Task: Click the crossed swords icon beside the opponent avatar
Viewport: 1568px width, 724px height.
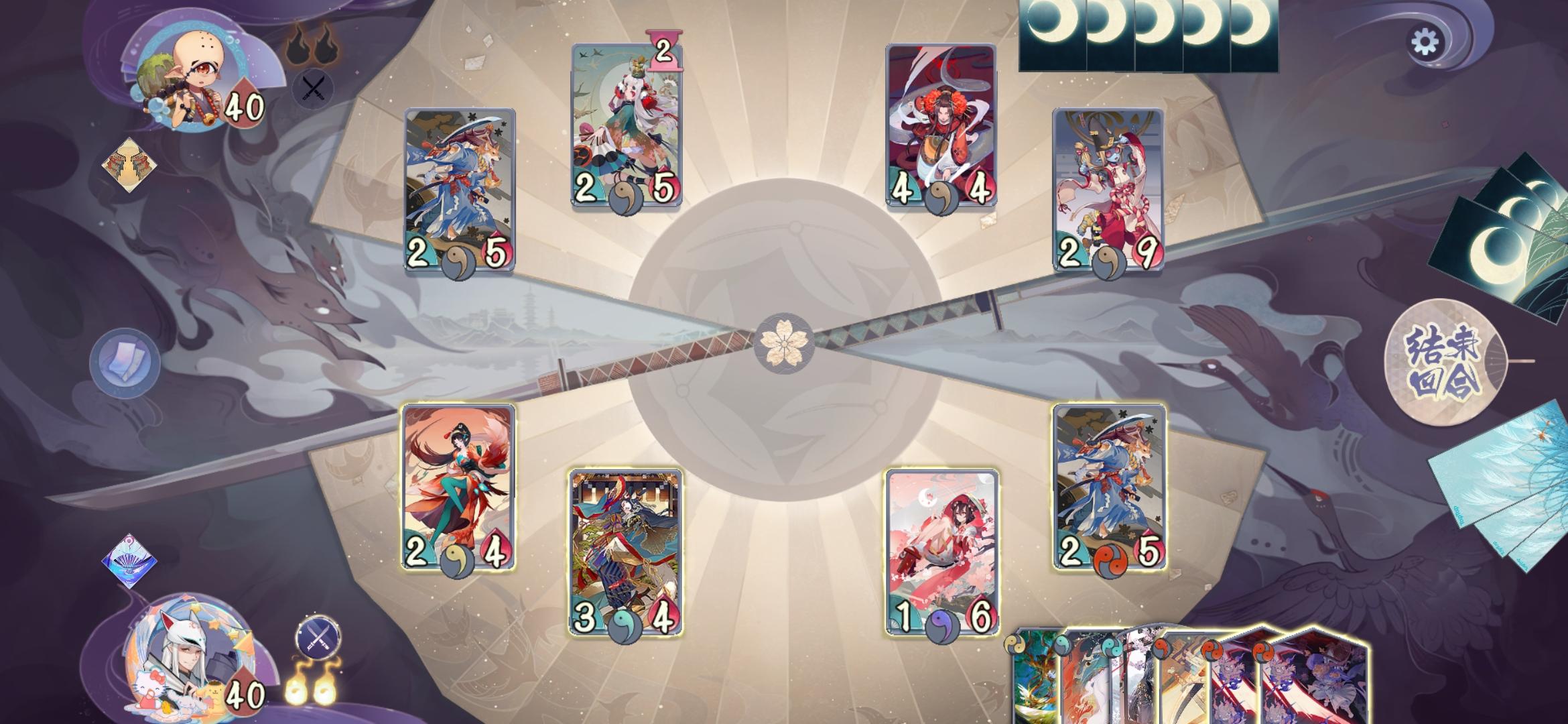Action: click(x=312, y=88)
